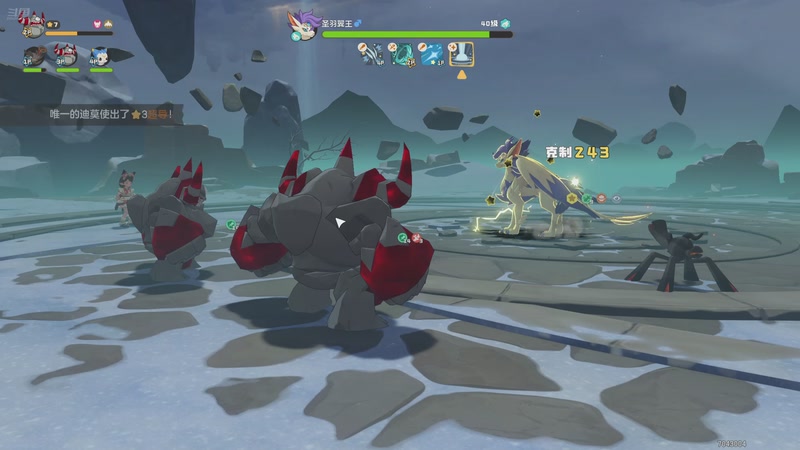
Task: Inspect the boss claw-slash skill icon
Action: pyautogui.click(x=372, y=54)
